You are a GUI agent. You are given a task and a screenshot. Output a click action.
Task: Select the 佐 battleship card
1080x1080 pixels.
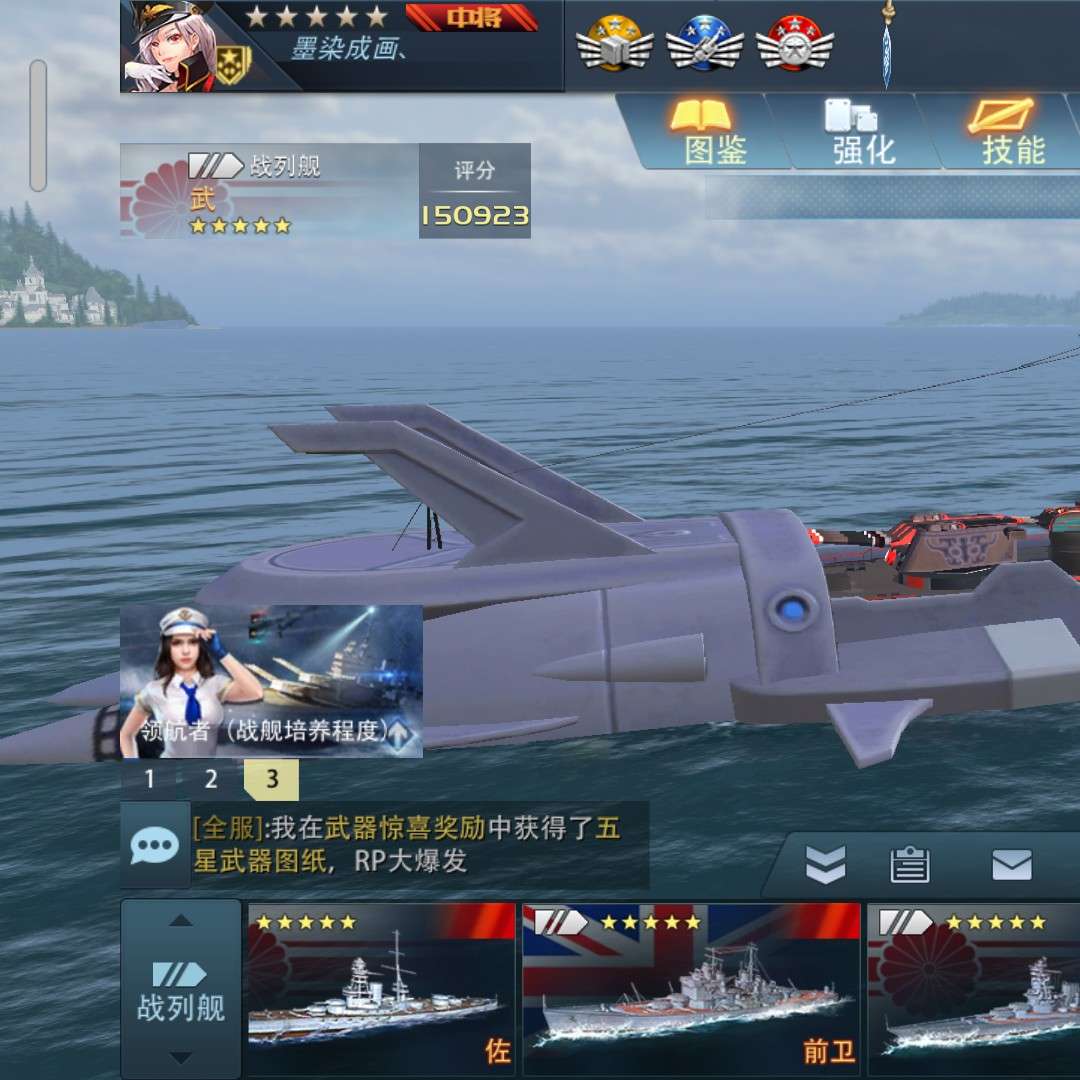click(x=381, y=988)
